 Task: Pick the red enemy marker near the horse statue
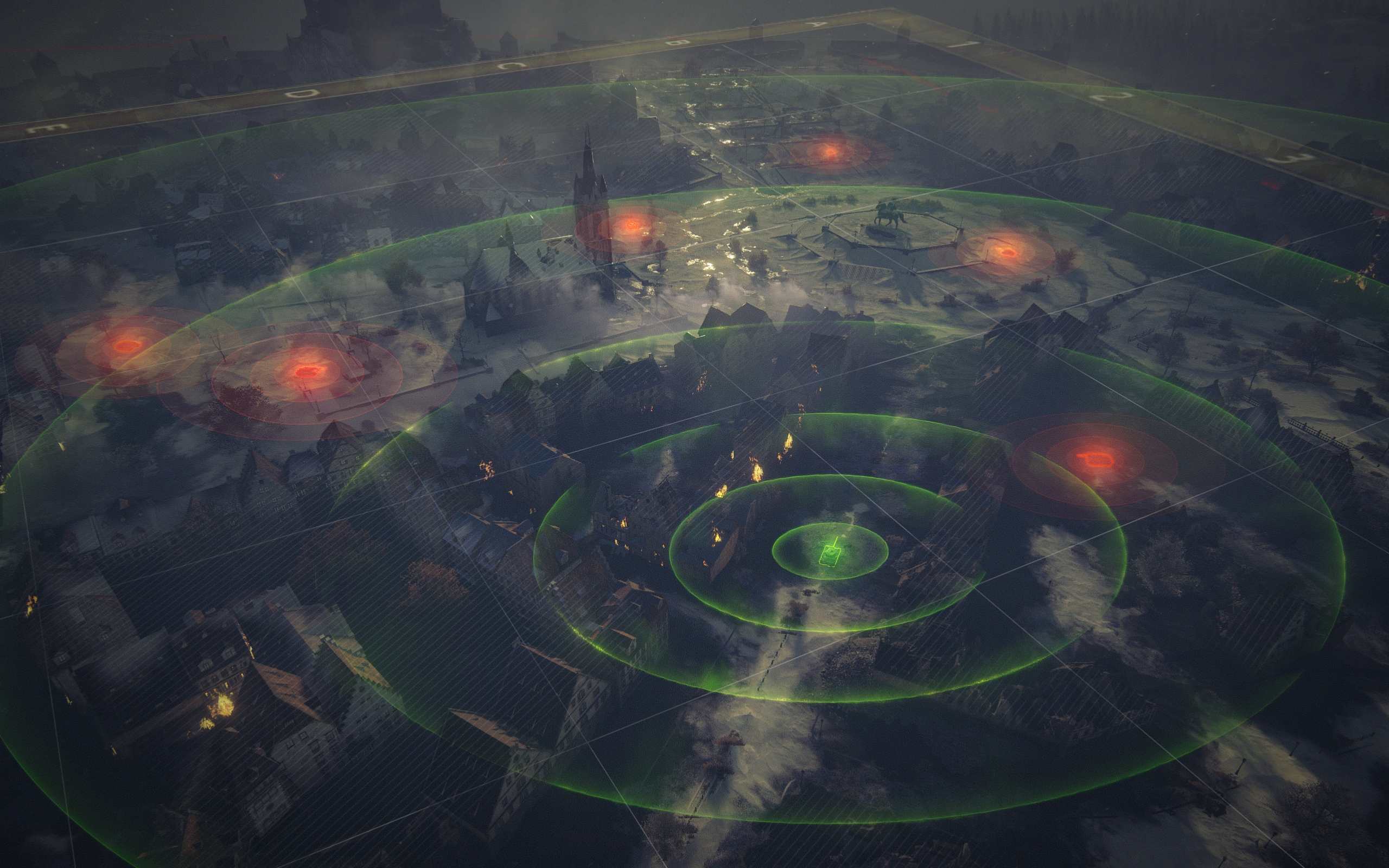[1006, 251]
